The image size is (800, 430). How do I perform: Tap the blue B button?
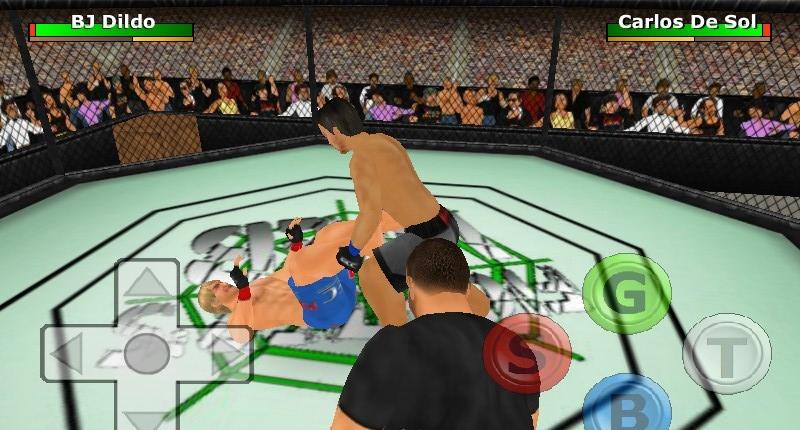pos(627,406)
